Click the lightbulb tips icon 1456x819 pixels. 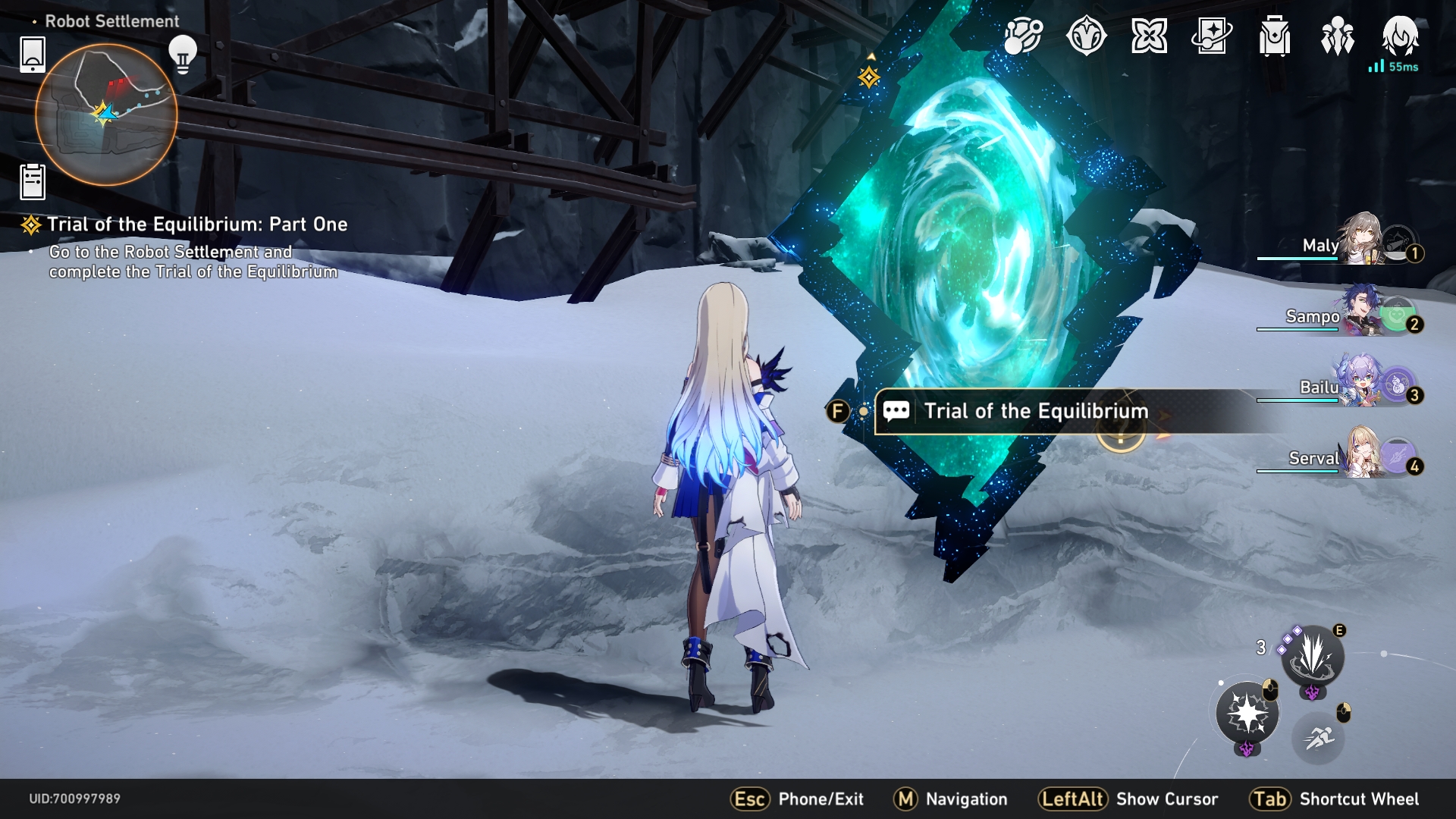point(182,54)
